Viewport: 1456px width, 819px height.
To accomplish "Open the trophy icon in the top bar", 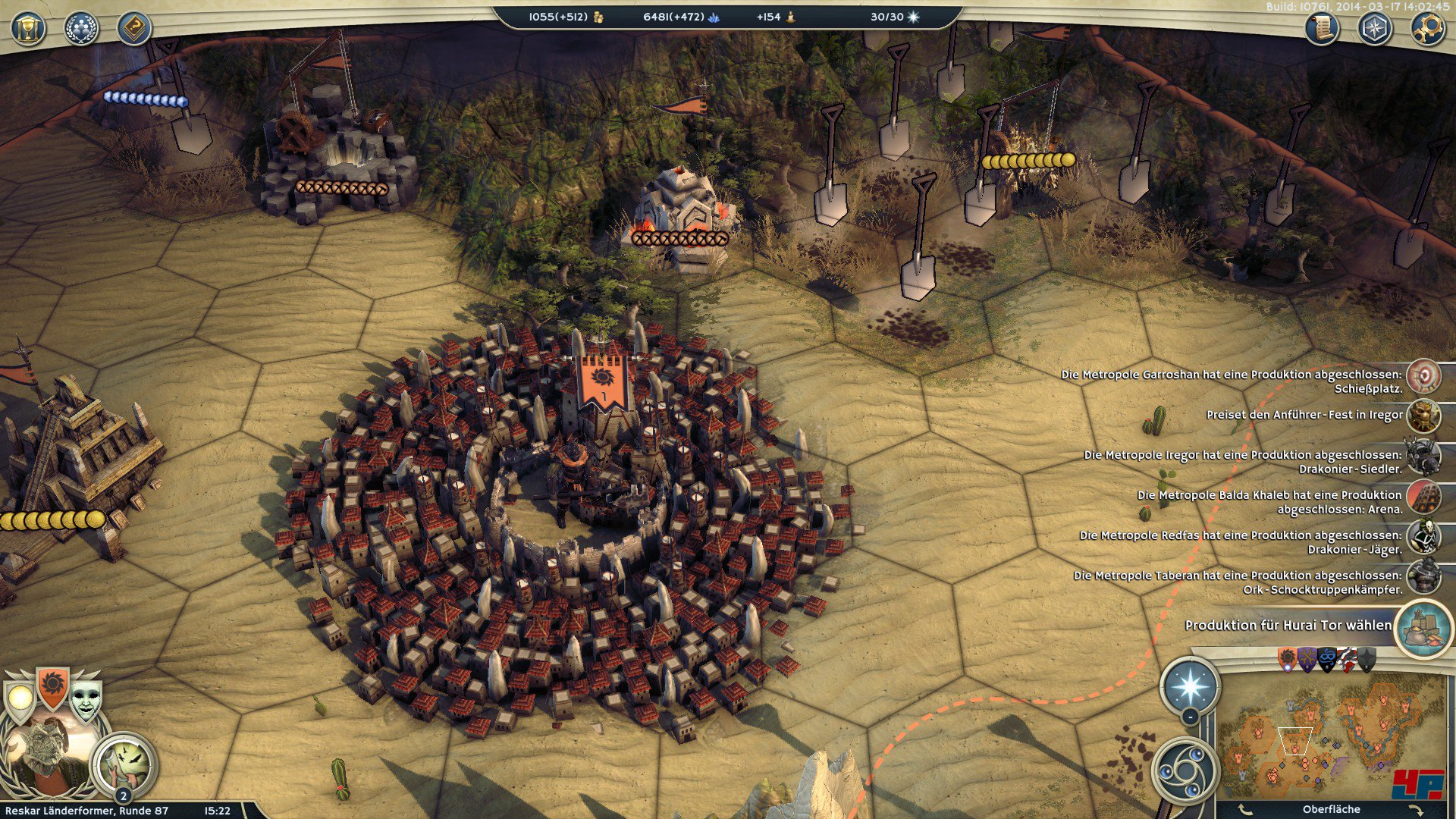I will 29,29.
